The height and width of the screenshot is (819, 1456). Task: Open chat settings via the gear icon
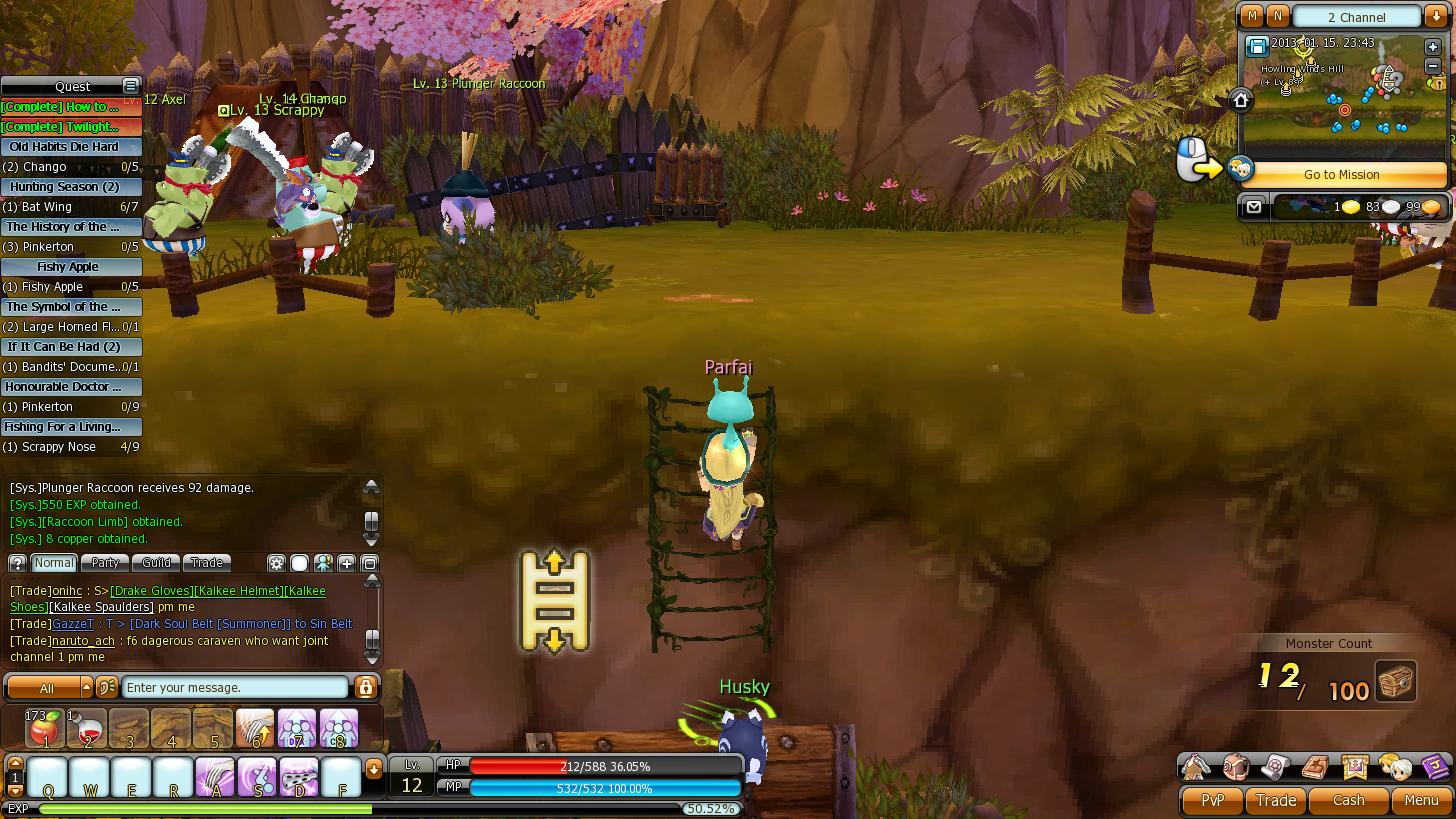pos(277,563)
